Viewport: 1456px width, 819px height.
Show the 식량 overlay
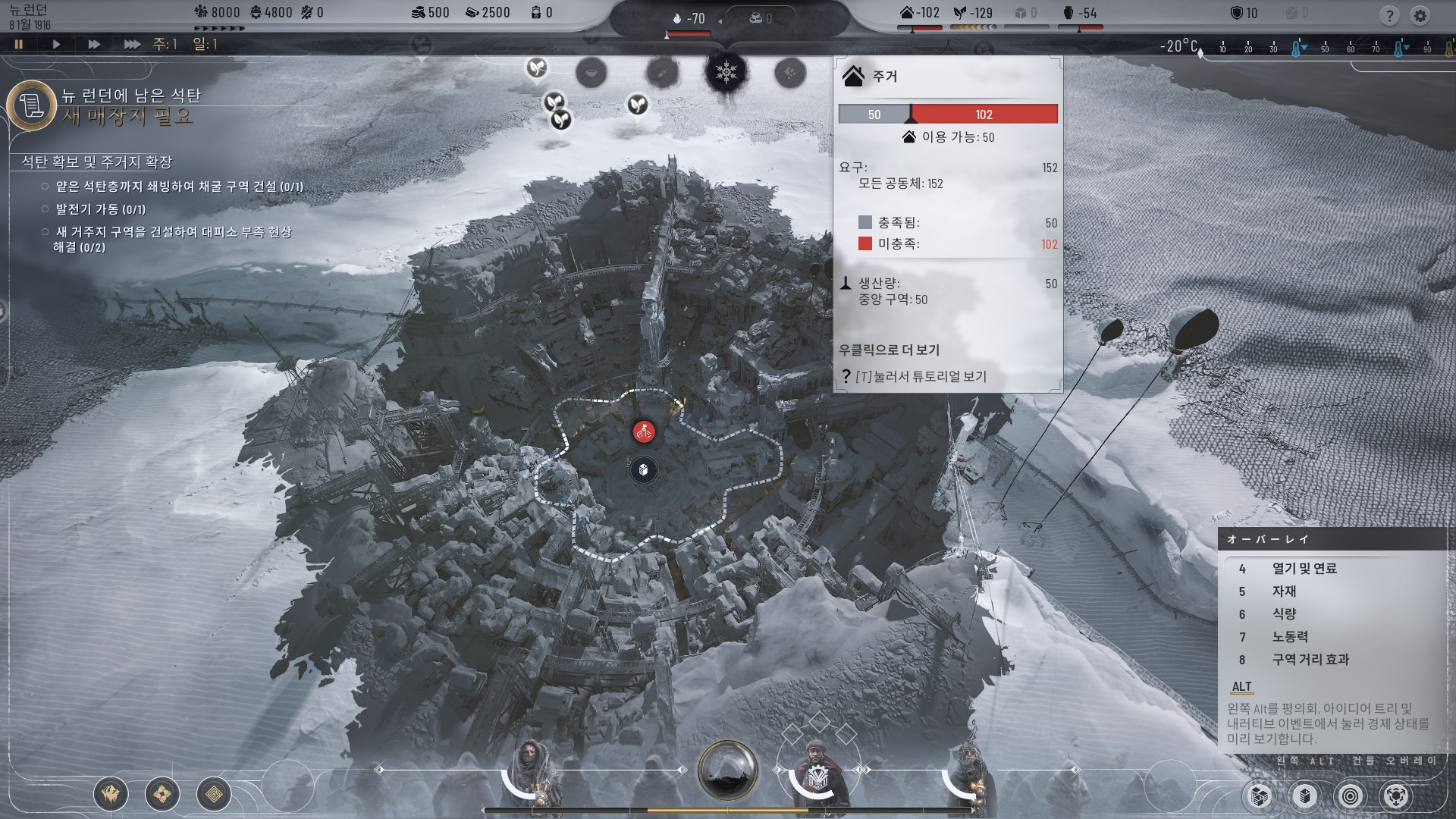pyautogui.click(x=1284, y=614)
